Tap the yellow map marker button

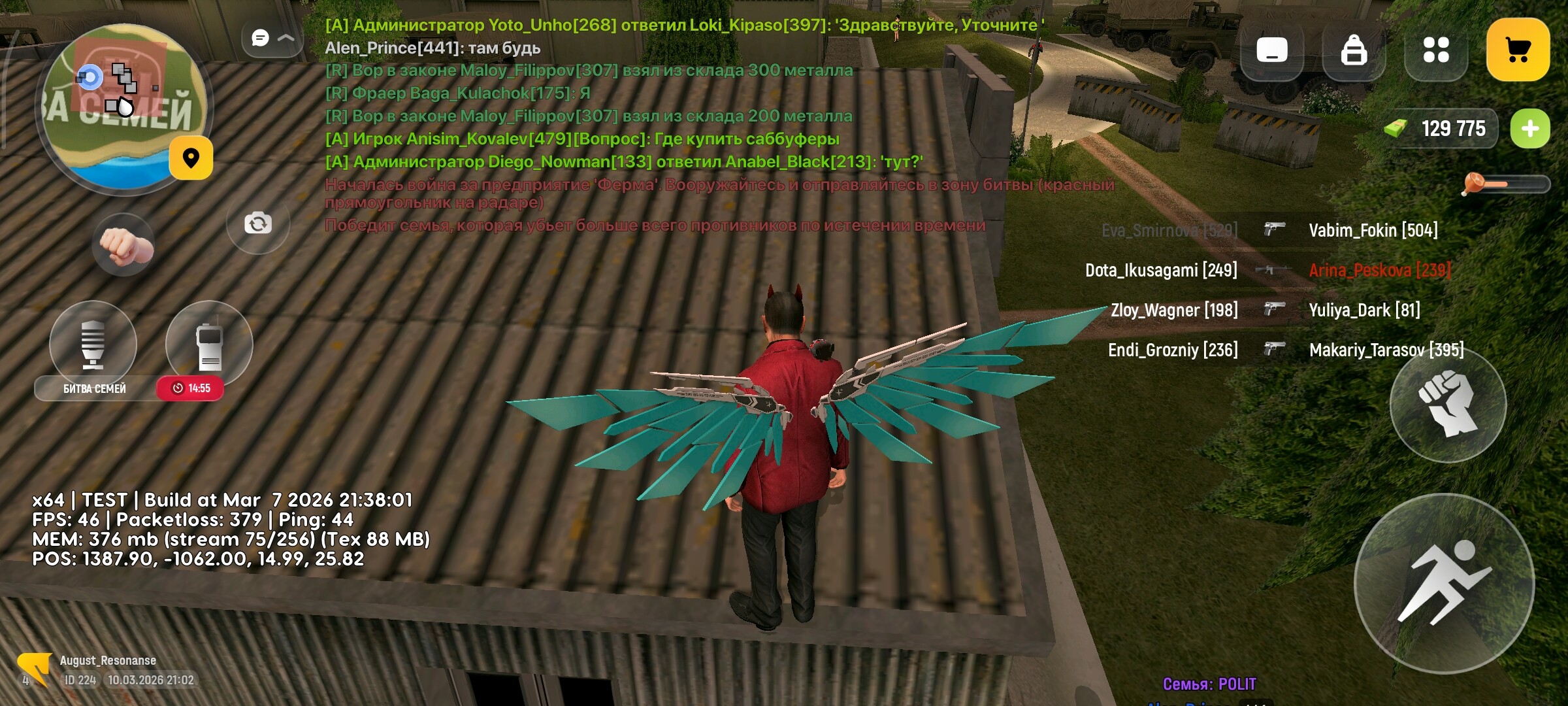tap(191, 158)
